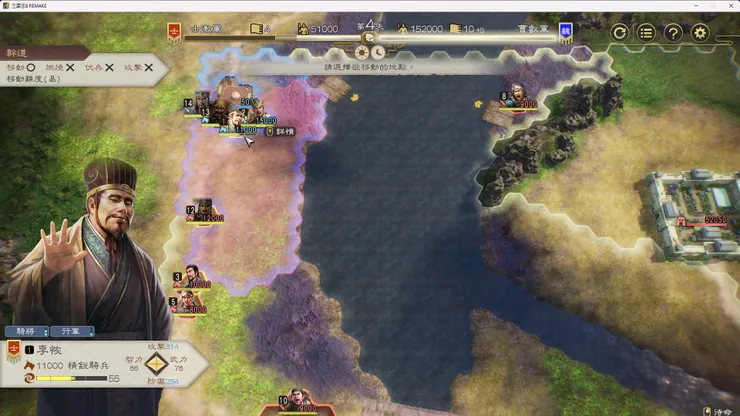Image resolution: width=740 pixels, height=416 pixels.
Task: Click the 詳情 details tag beside the unit
Action: pos(277,131)
